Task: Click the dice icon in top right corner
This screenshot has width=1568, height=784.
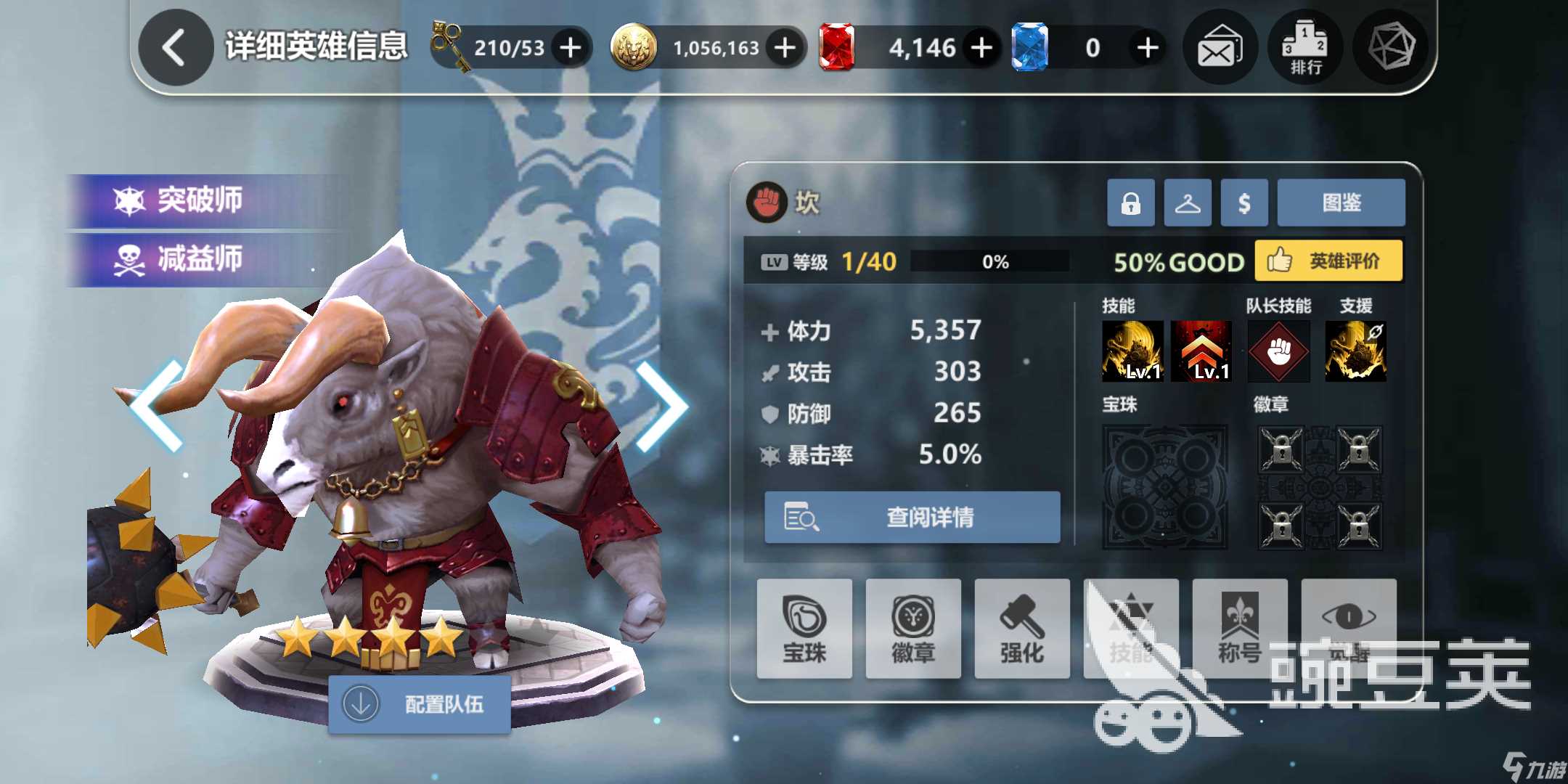Action: pyautogui.click(x=1389, y=46)
